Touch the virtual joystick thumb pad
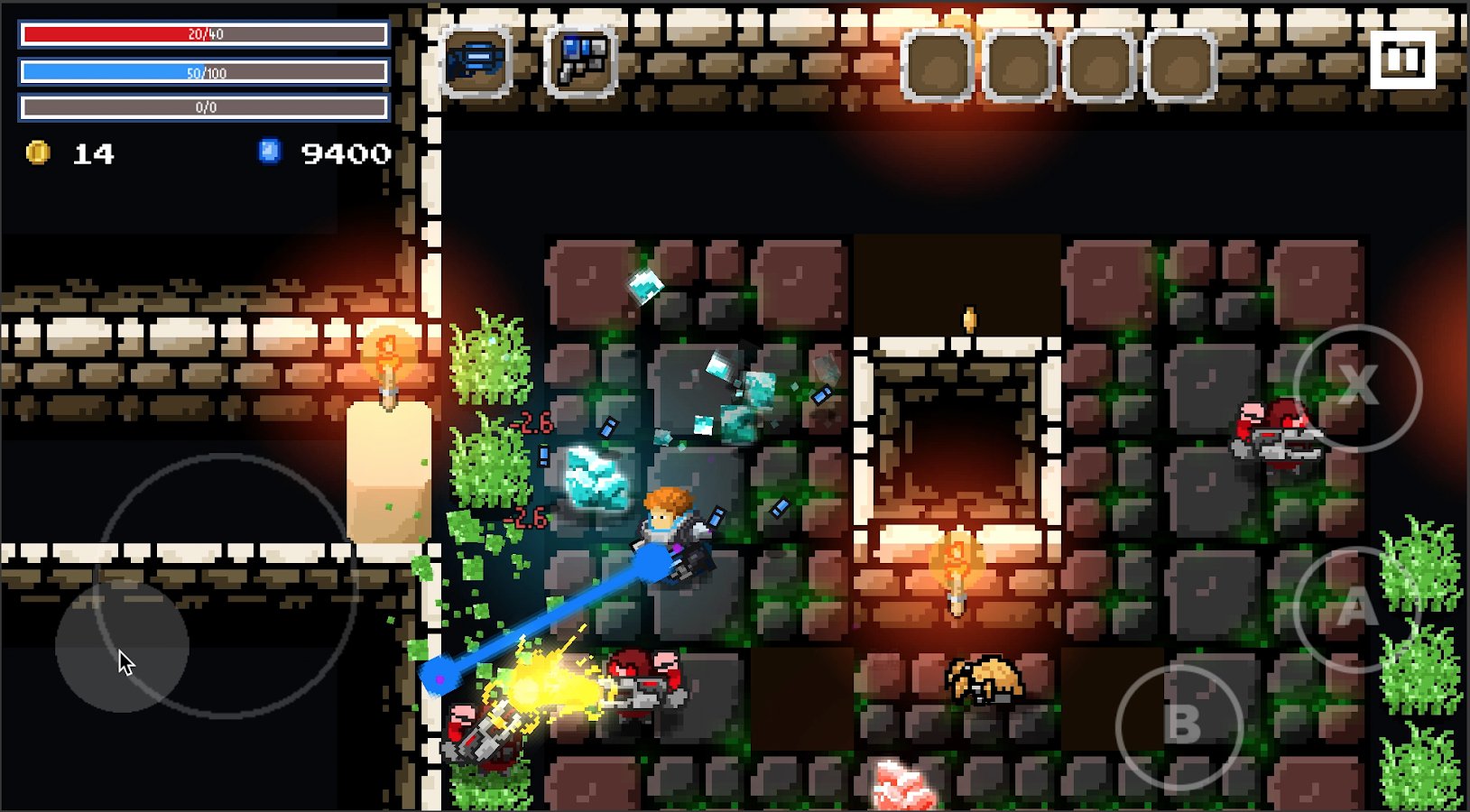 point(122,646)
